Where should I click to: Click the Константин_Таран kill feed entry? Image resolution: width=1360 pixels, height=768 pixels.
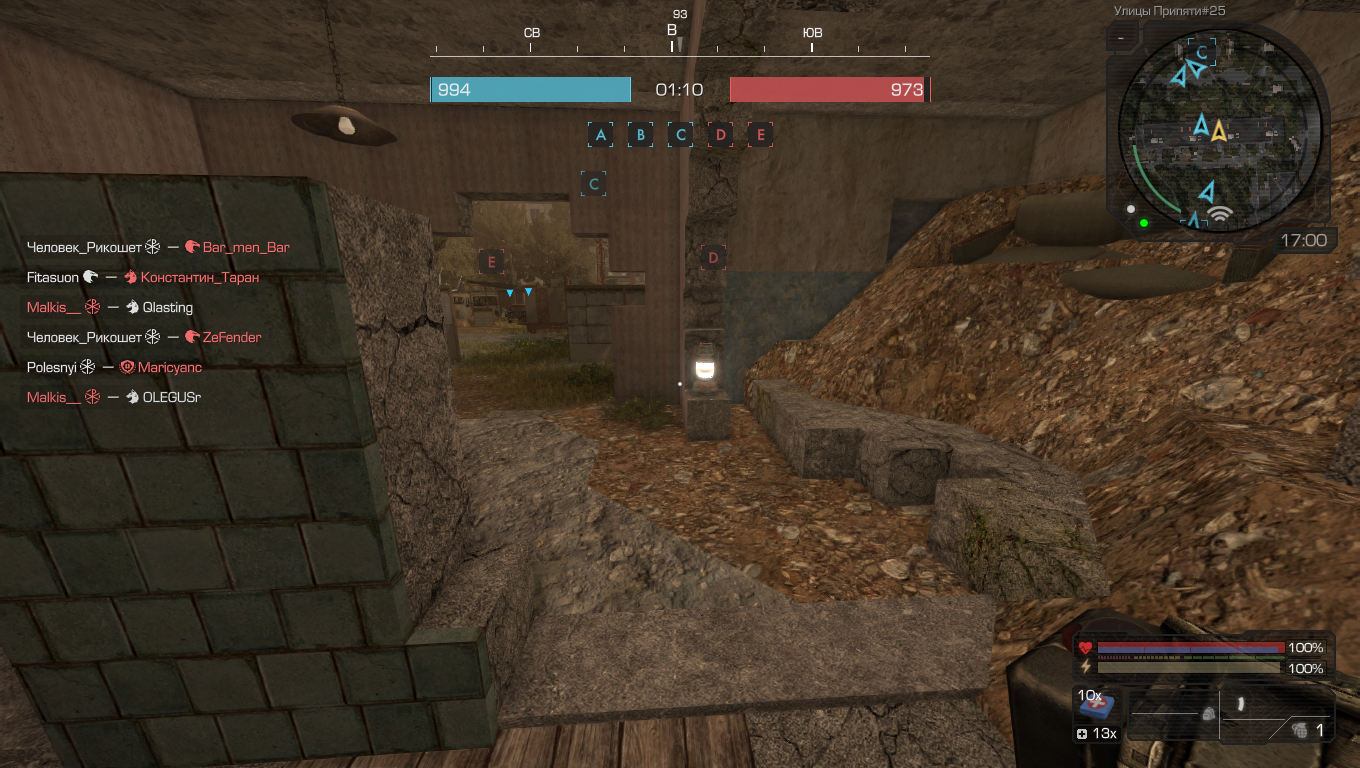click(x=199, y=277)
